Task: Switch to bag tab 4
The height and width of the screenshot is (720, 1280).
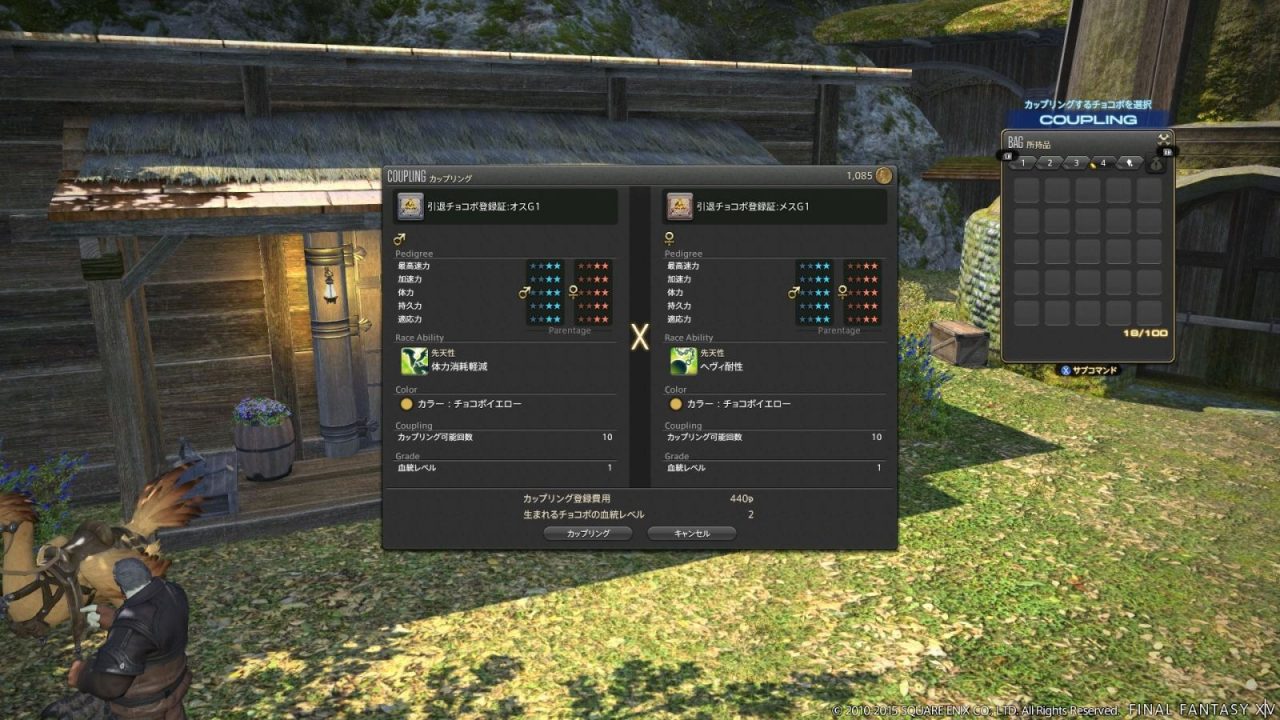Action: click(1102, 162)
